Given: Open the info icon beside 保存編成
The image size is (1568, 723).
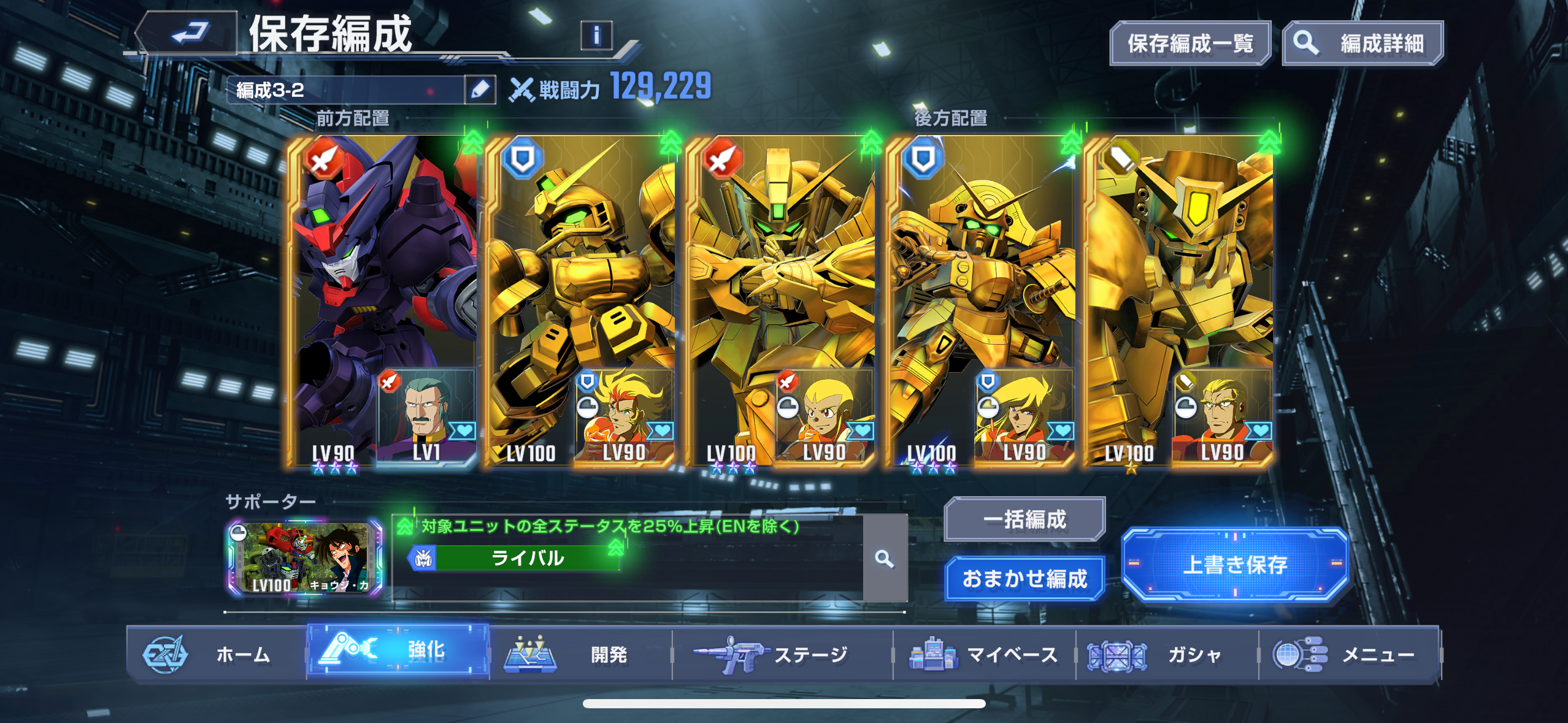Looking at the screenshot, I should [x=596, y=36].
